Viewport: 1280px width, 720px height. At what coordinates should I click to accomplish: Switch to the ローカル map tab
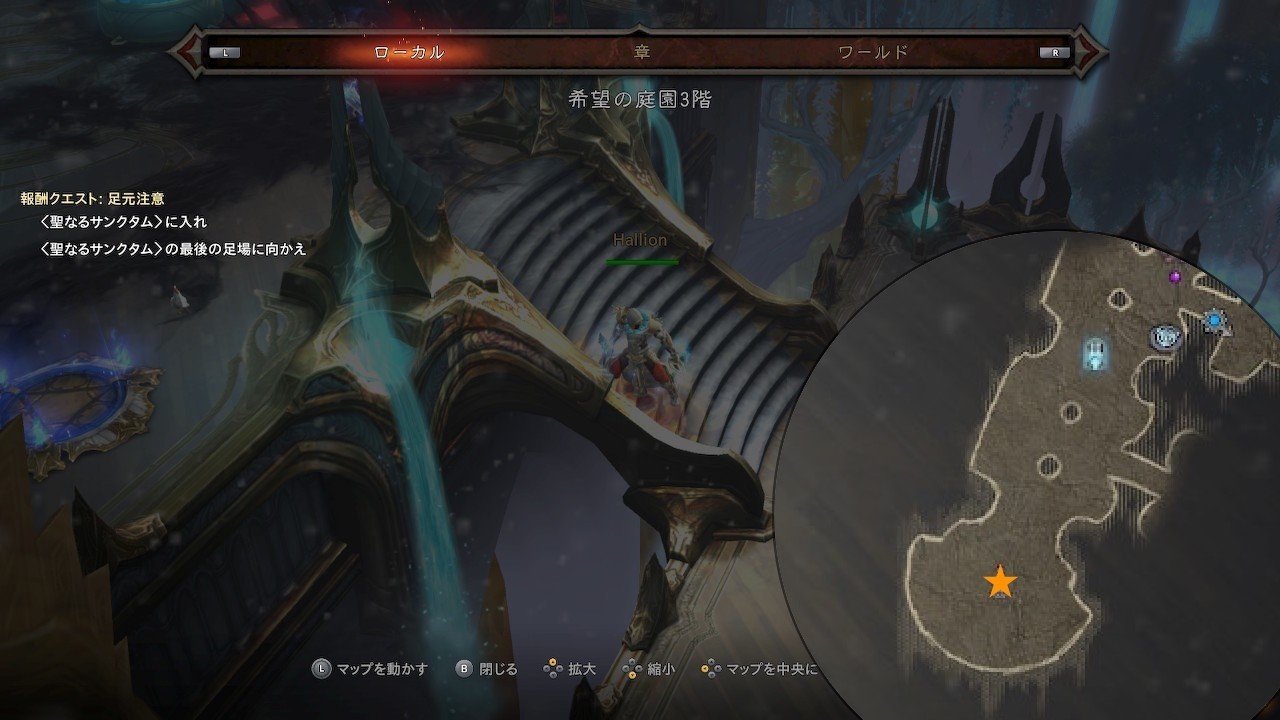tap(408, 52)
